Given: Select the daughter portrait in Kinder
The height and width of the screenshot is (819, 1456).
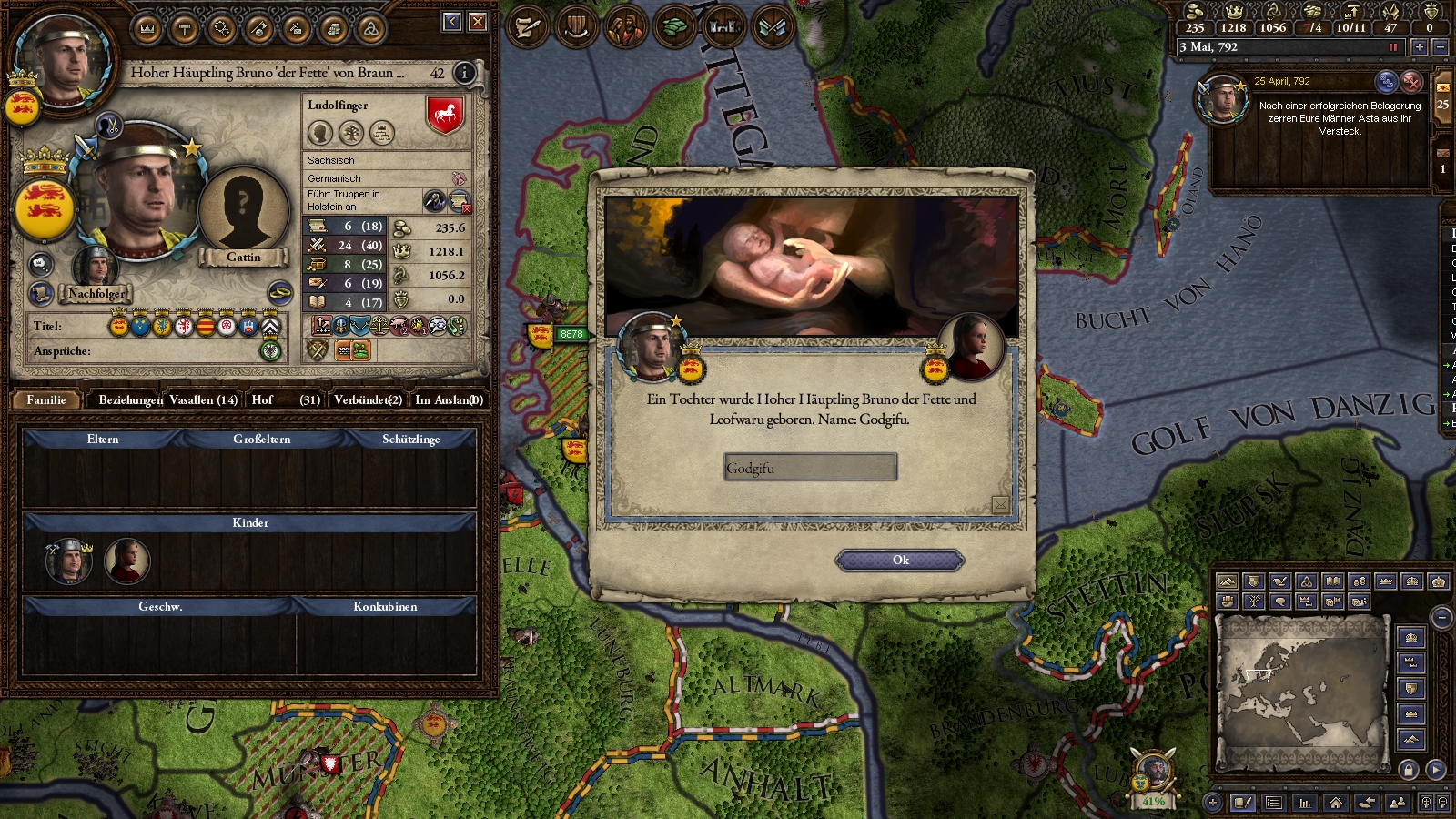Looking at the screenshot, I should (x=126, y=561).
